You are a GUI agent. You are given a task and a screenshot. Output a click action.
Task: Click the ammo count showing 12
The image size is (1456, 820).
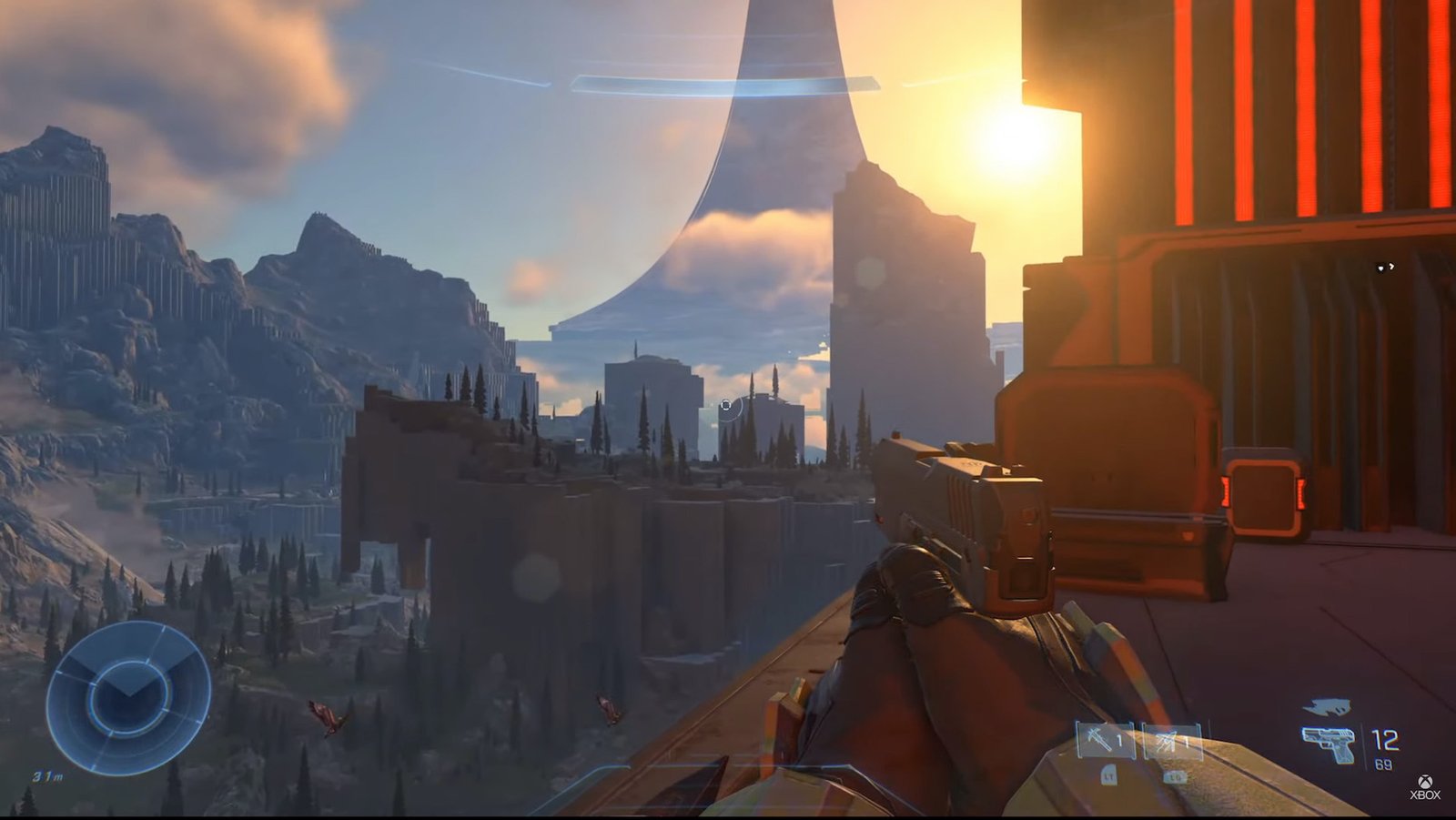click(x=1384, y=739)
